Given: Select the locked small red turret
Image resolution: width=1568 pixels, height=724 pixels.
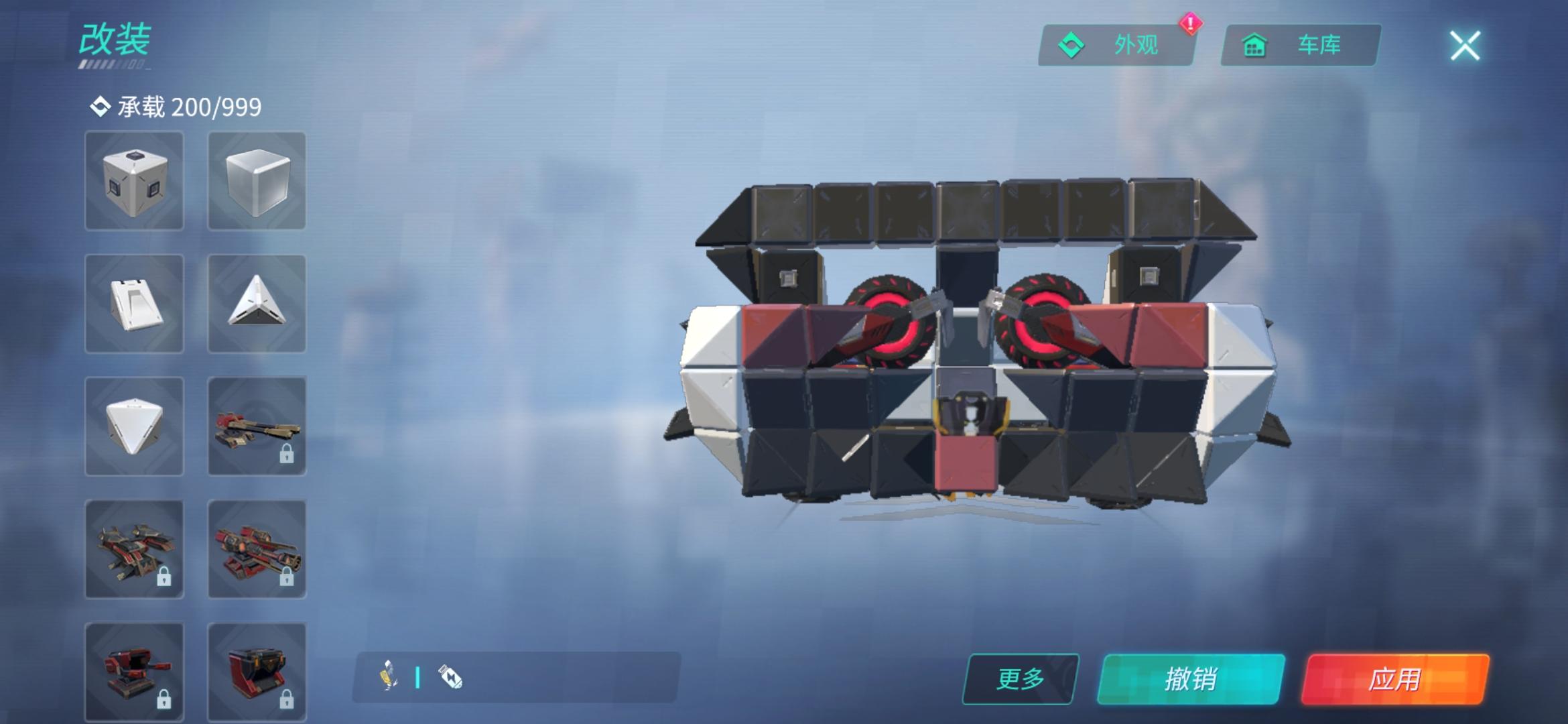Looking at the screenshot, I should [134, 670].
